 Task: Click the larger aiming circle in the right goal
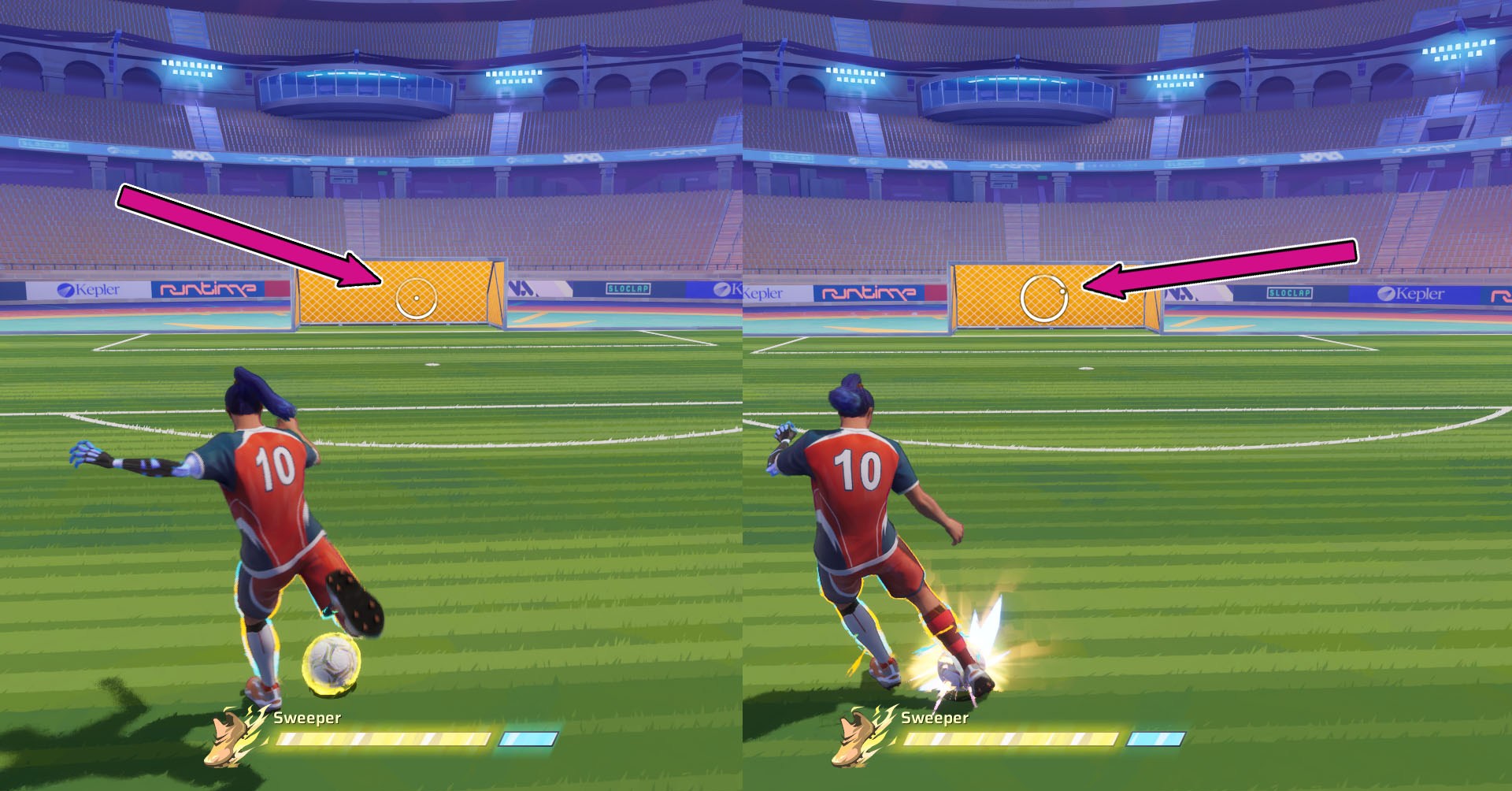[1043, 295]
